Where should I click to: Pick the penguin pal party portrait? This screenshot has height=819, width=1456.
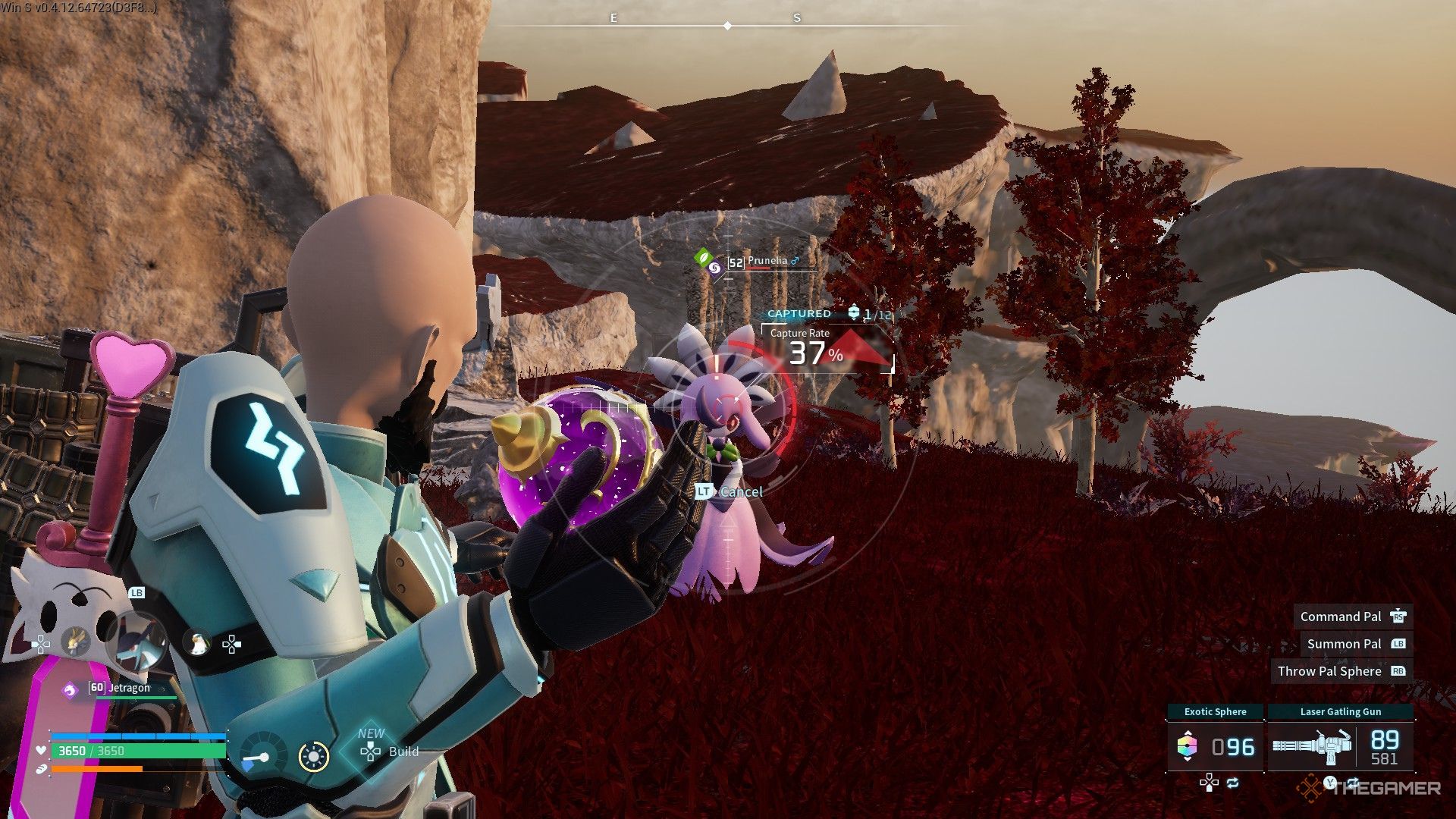196,644
